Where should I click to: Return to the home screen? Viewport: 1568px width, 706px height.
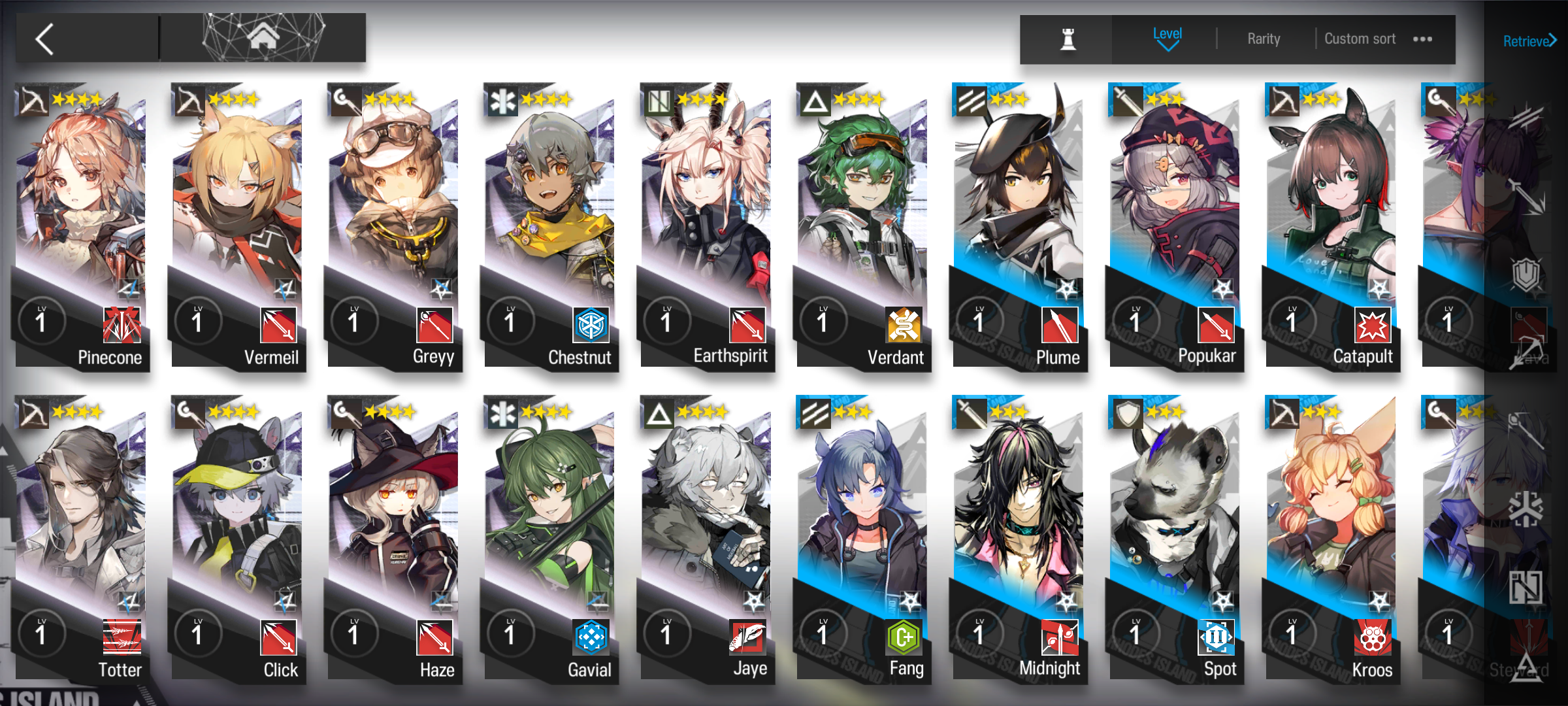tap(263, 38)
